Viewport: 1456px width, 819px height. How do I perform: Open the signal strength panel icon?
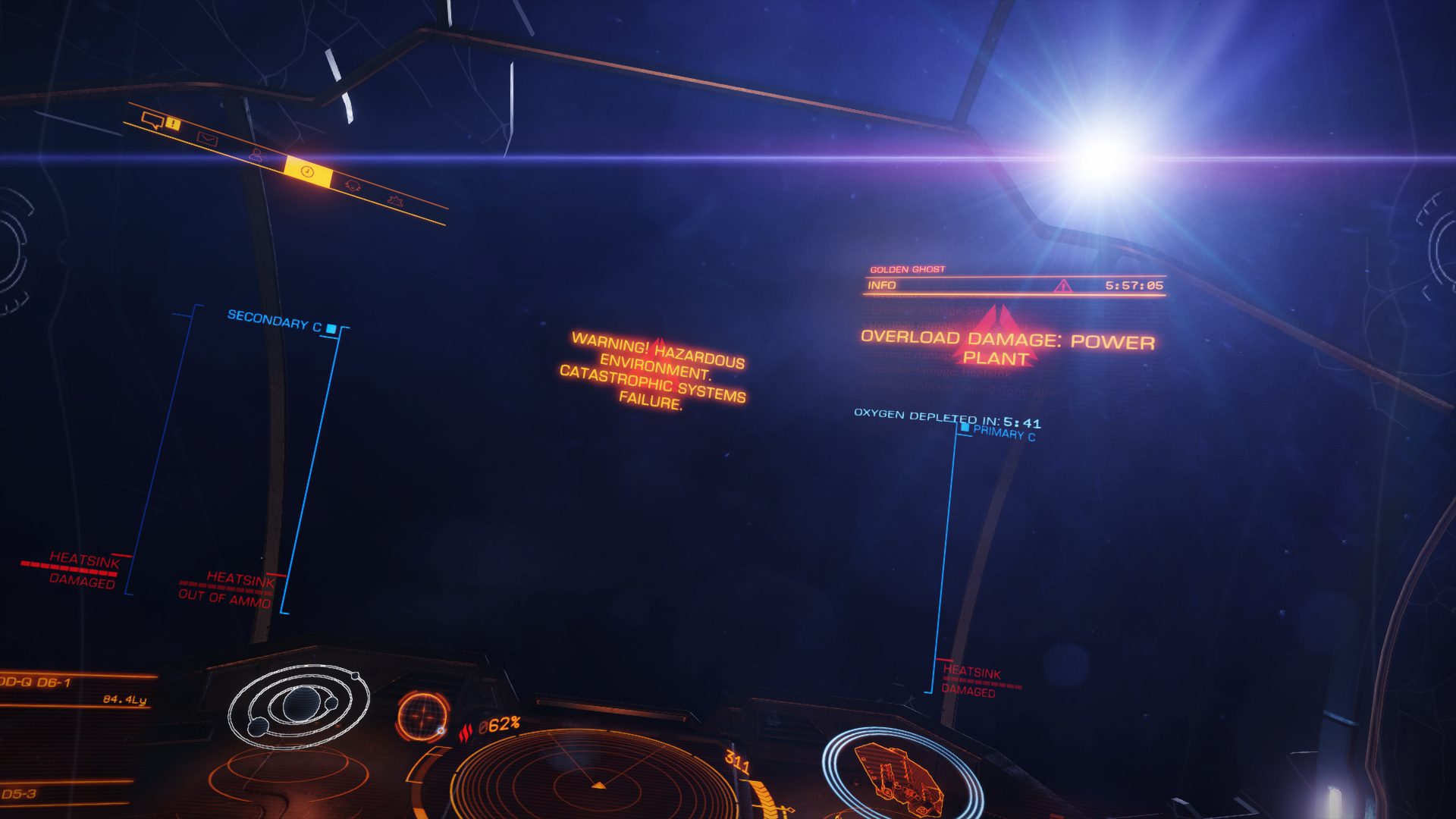click(354, 187)
